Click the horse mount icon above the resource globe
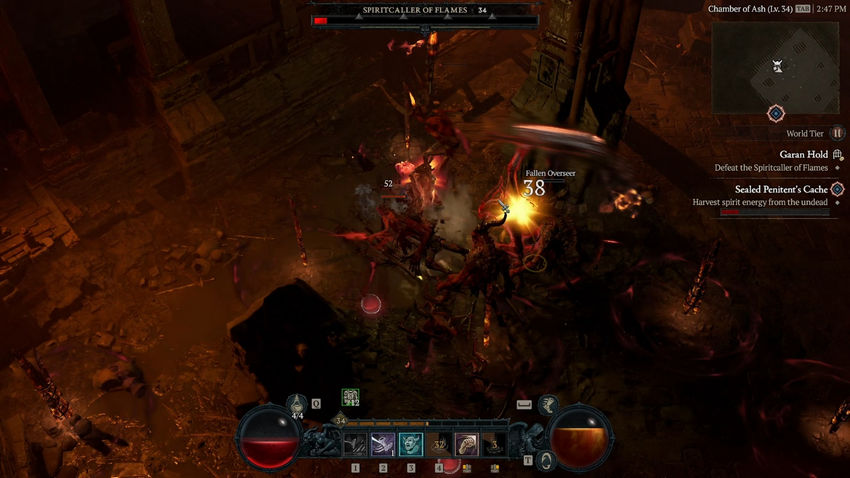Screen dimensions: 850x478 (547, 404)
